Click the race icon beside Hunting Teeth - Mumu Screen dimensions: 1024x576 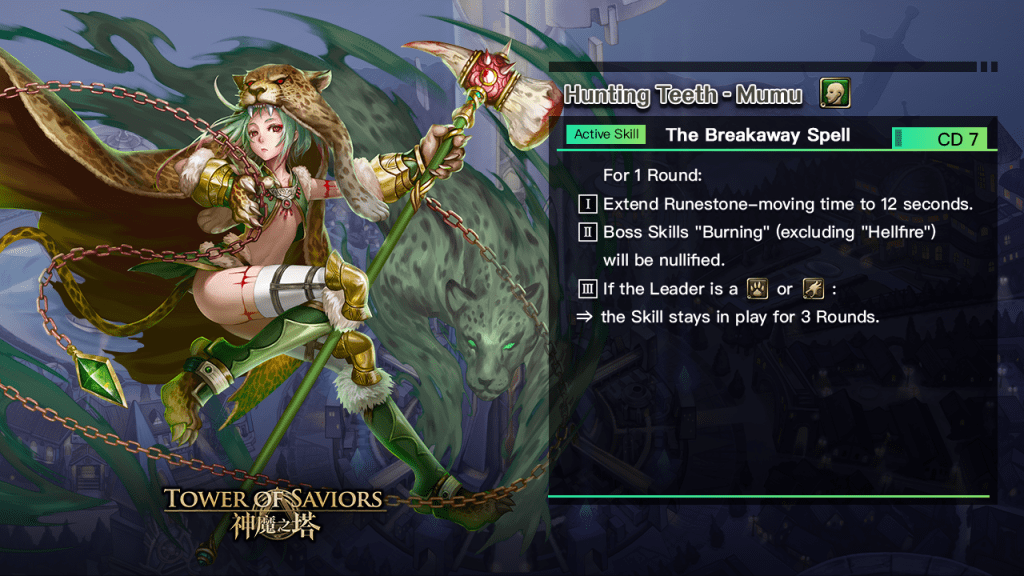(835, 94)
